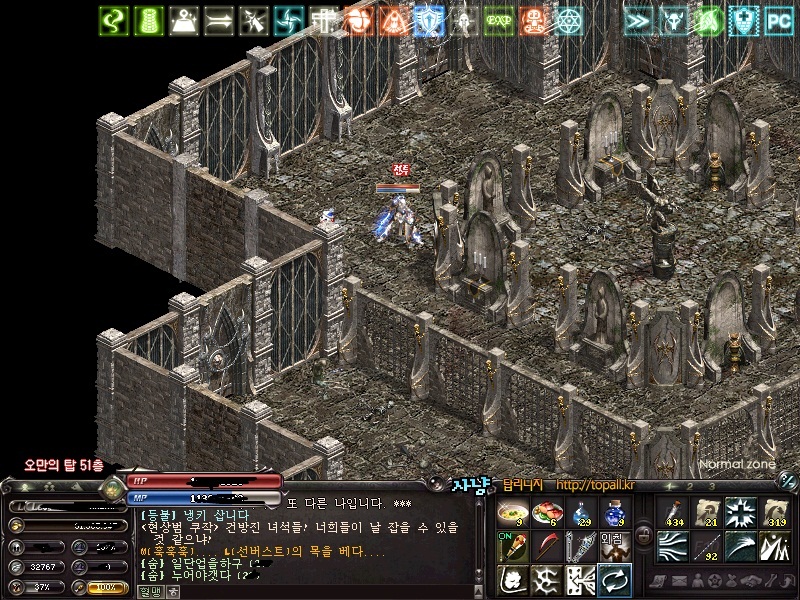Viewport: 800px width, 600px height.
Task: Use the soup bowl food item
Action: point(512,514)
